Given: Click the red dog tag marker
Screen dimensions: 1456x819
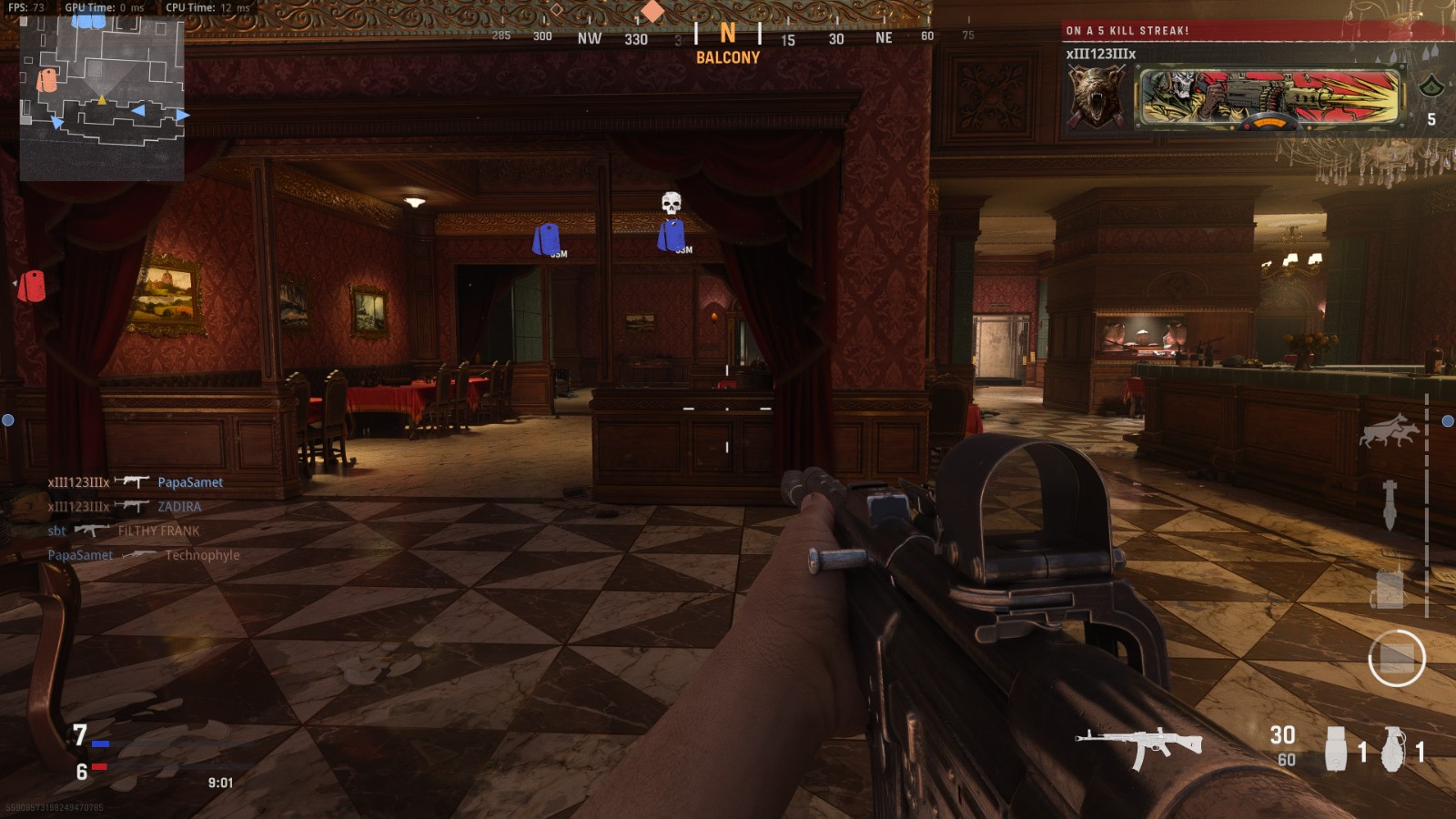Looking at the screenshot, I should click(33, 286).
